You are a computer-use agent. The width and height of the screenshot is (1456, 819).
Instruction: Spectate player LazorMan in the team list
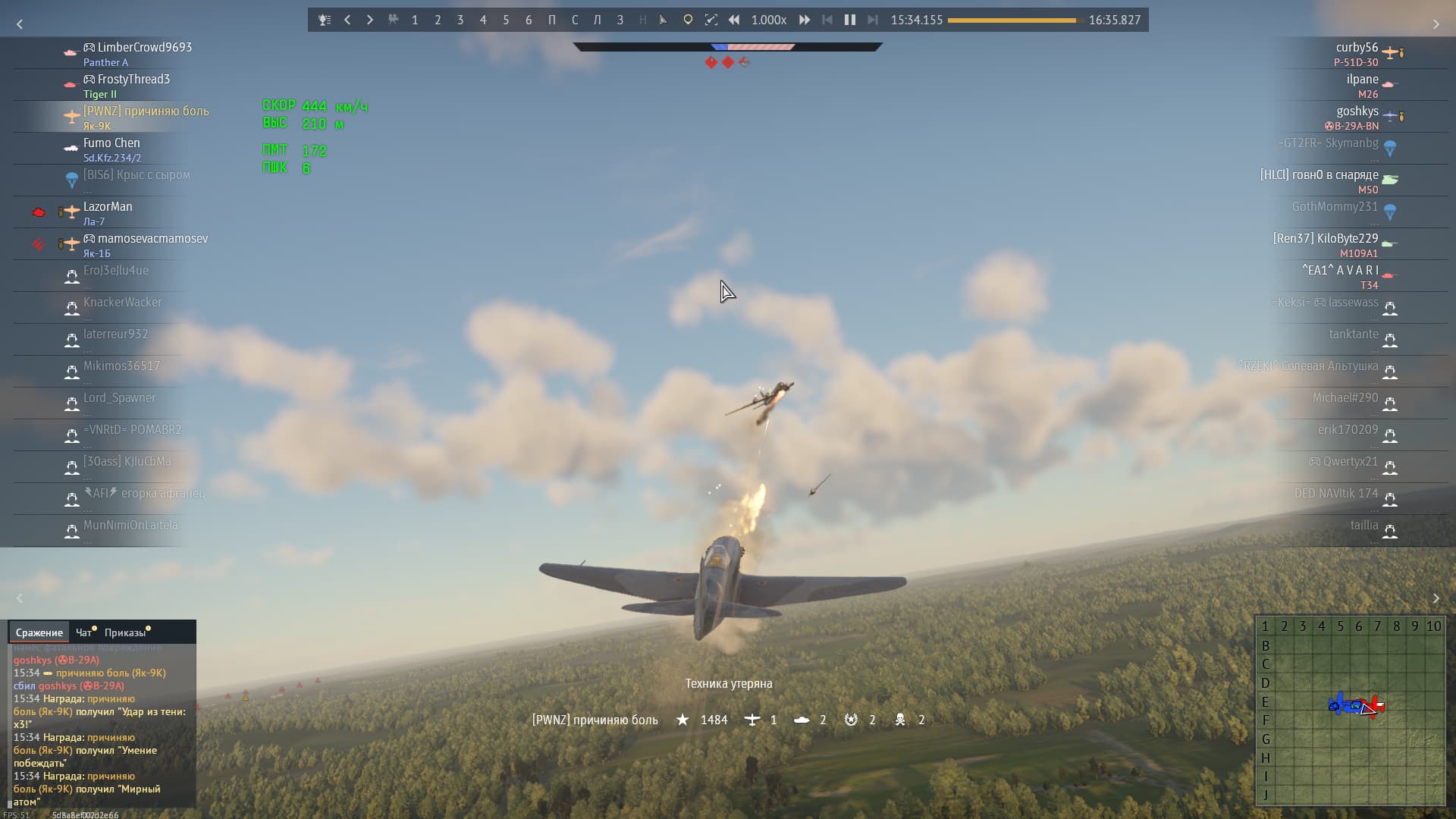tap(108, 212)
